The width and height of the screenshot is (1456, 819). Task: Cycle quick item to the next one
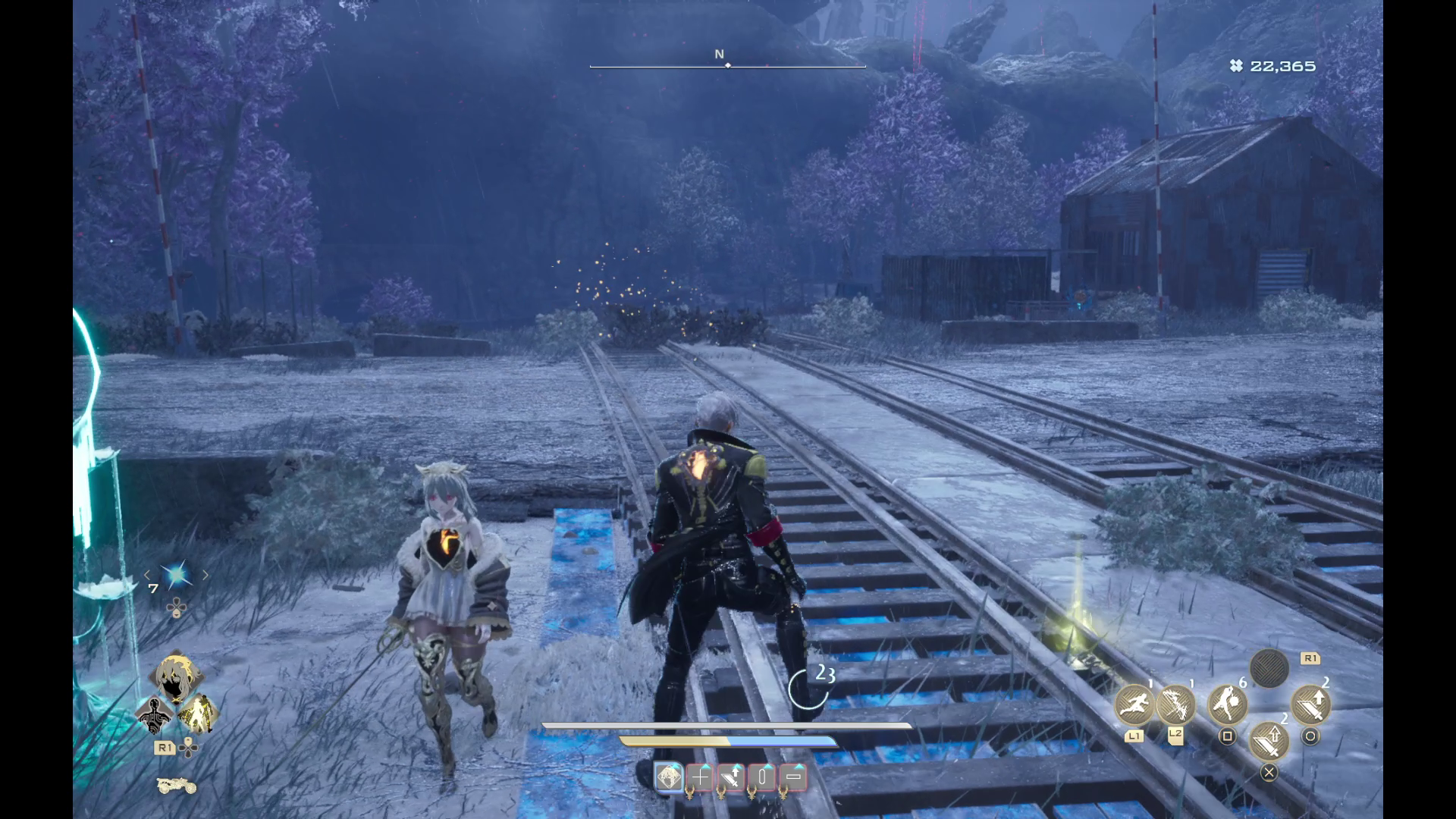205,576
